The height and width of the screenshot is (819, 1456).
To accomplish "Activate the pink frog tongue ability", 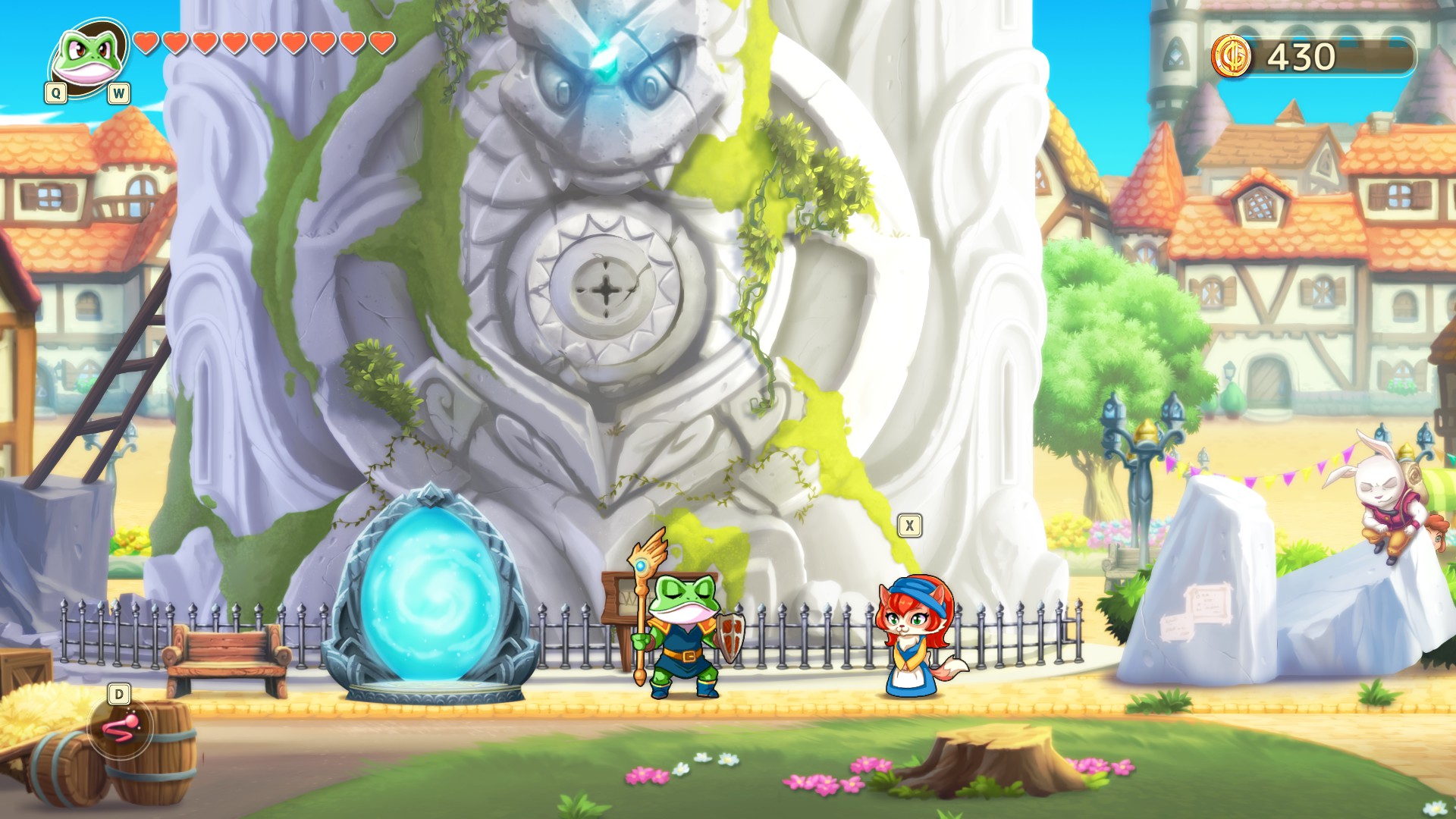I will coord(121,728).
